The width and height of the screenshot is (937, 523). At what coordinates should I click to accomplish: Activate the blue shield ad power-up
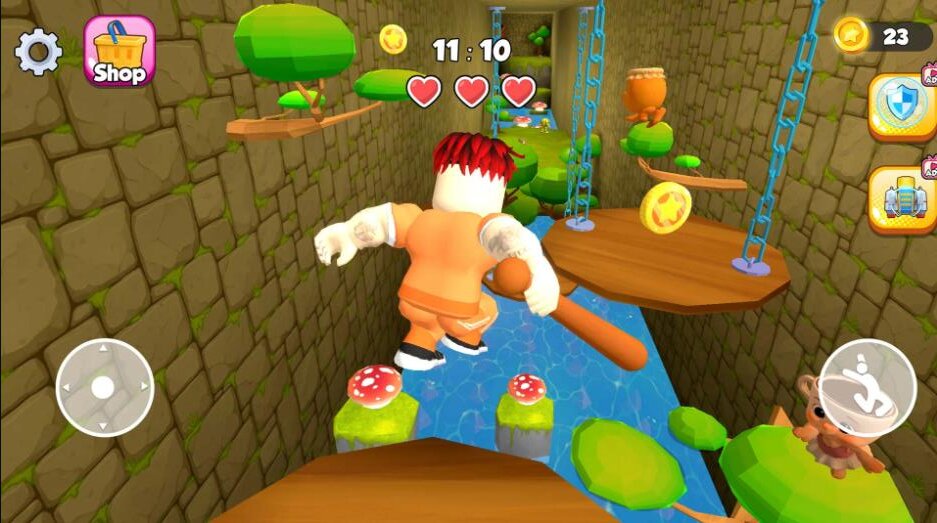(x=900, y=105)
